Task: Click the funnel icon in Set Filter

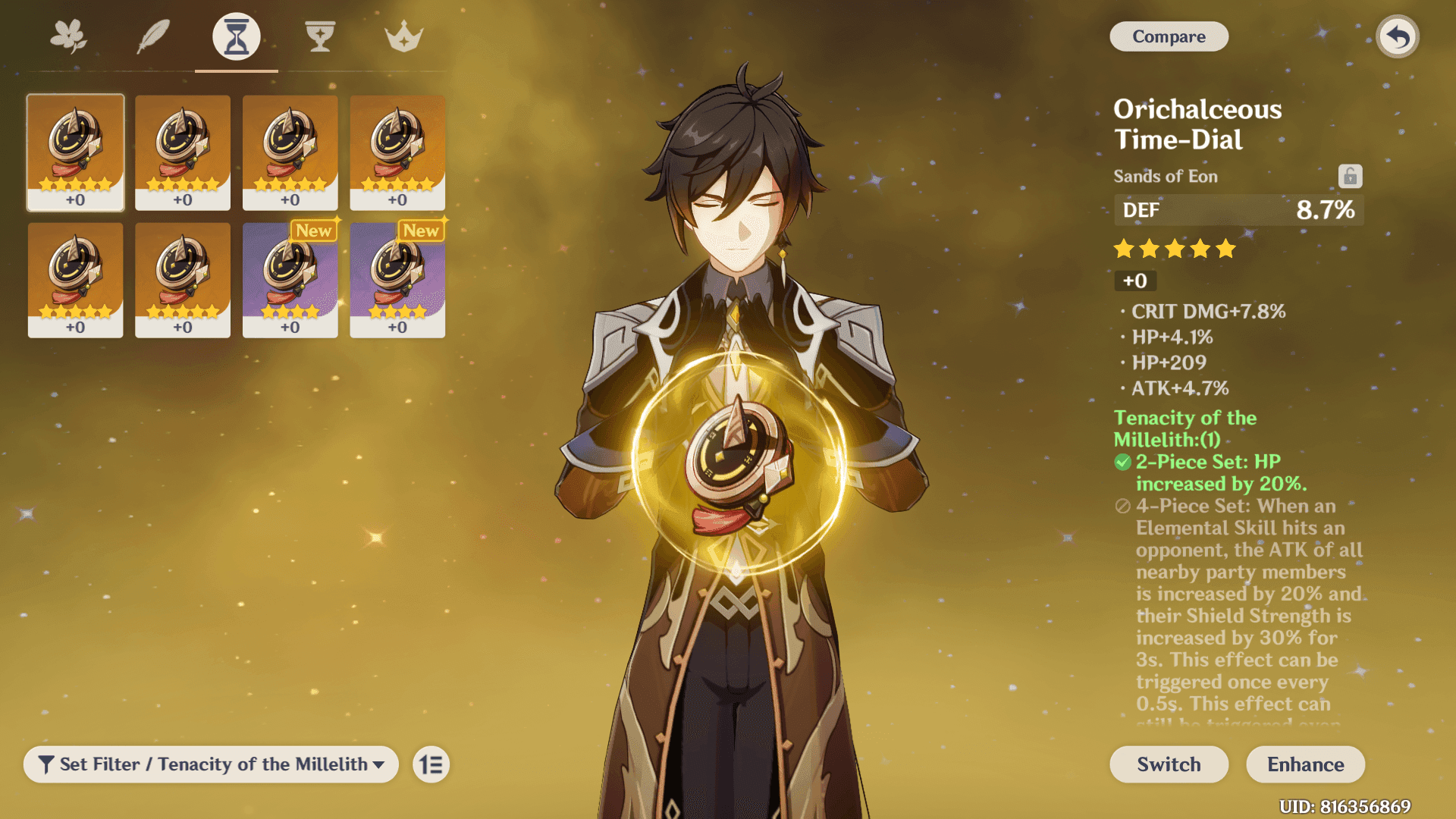Action: [48, 764]
